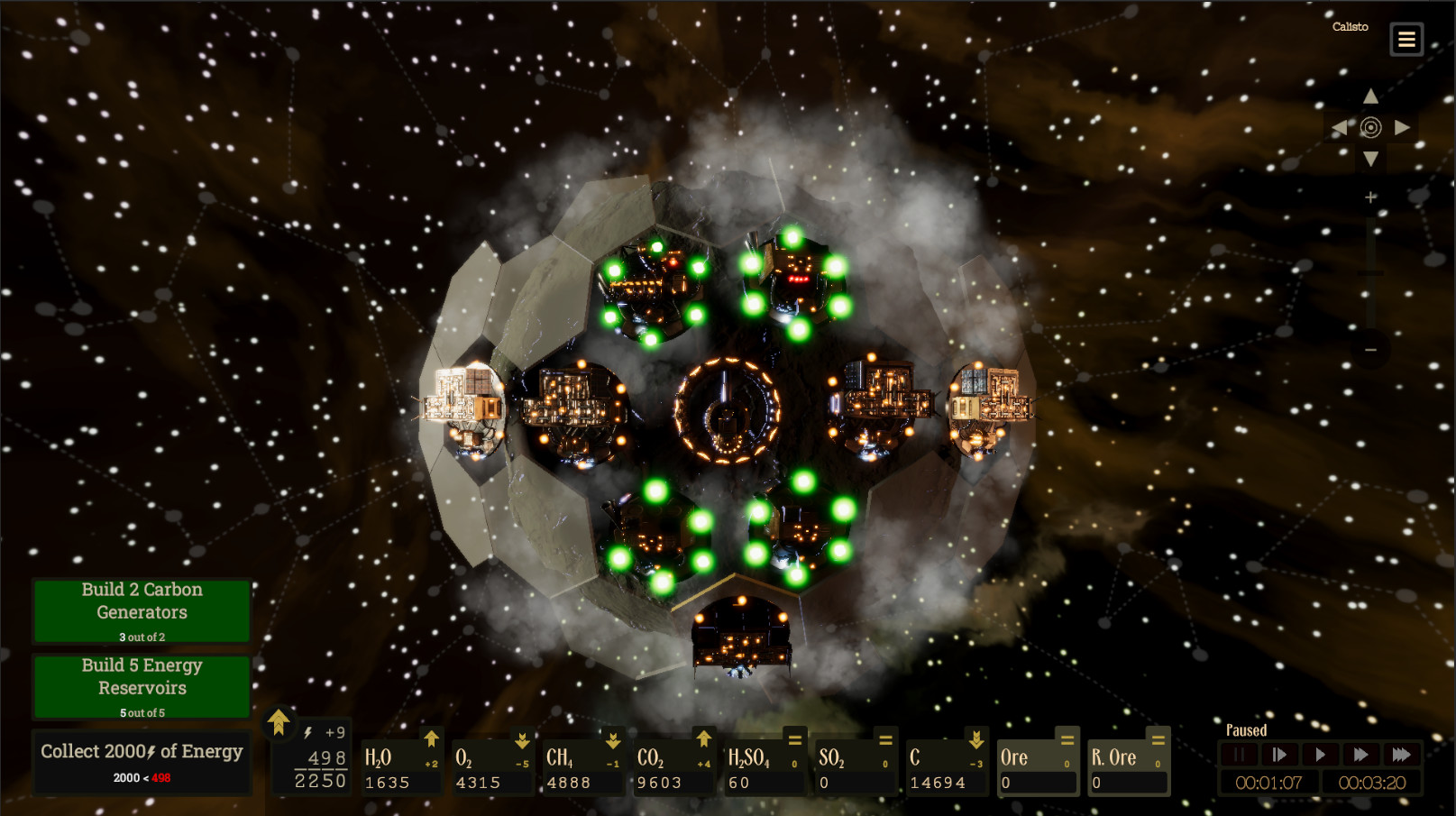Pause the game with the pause button

tap(1239, 755)
